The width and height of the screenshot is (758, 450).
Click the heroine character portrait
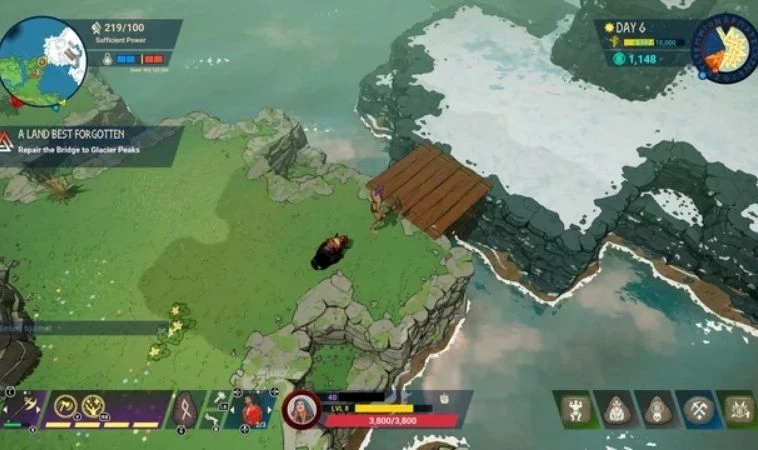(x=300, y=410)
